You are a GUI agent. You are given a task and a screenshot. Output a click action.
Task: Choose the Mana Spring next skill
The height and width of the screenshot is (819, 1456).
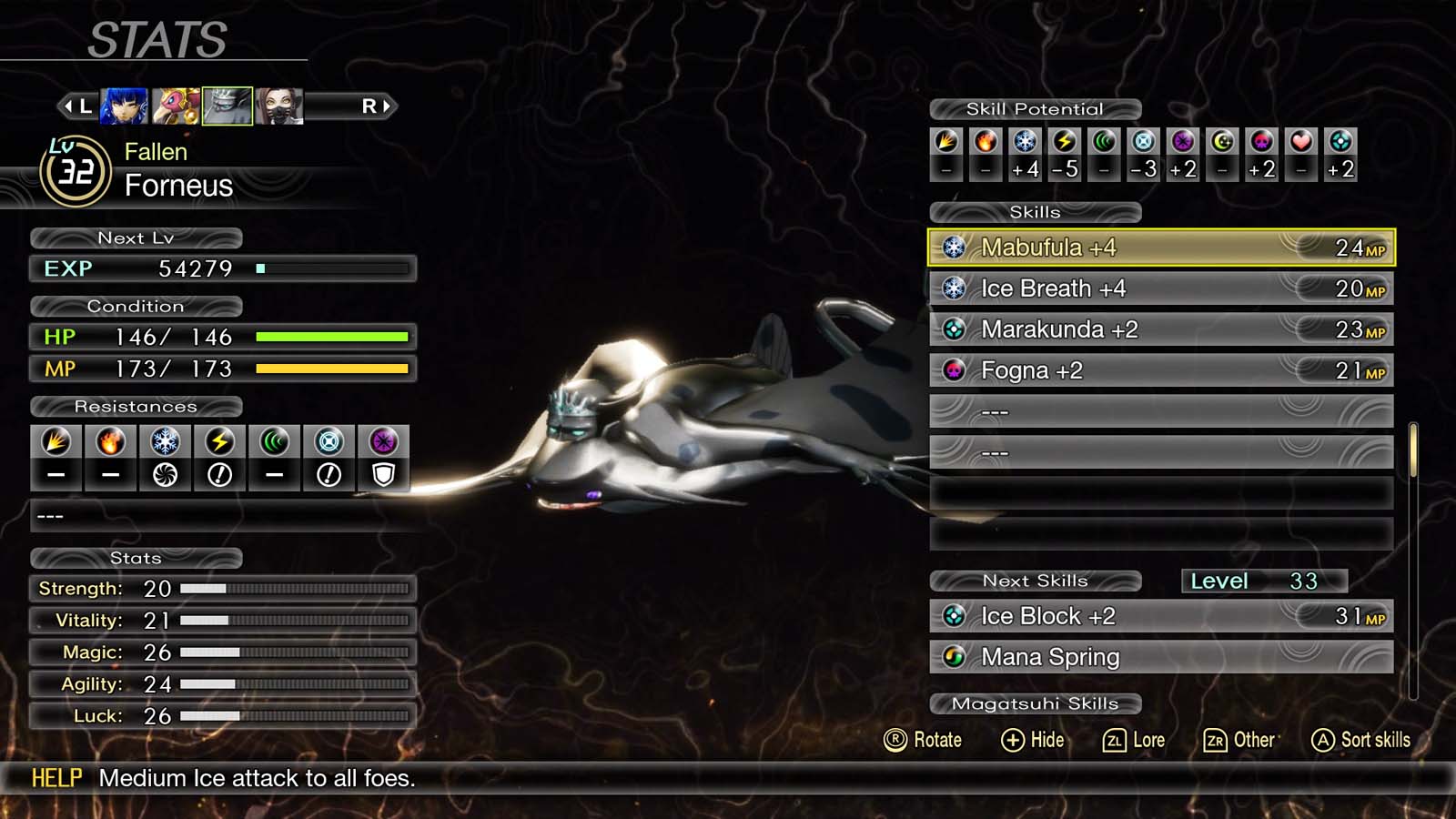click(1160, 657)
